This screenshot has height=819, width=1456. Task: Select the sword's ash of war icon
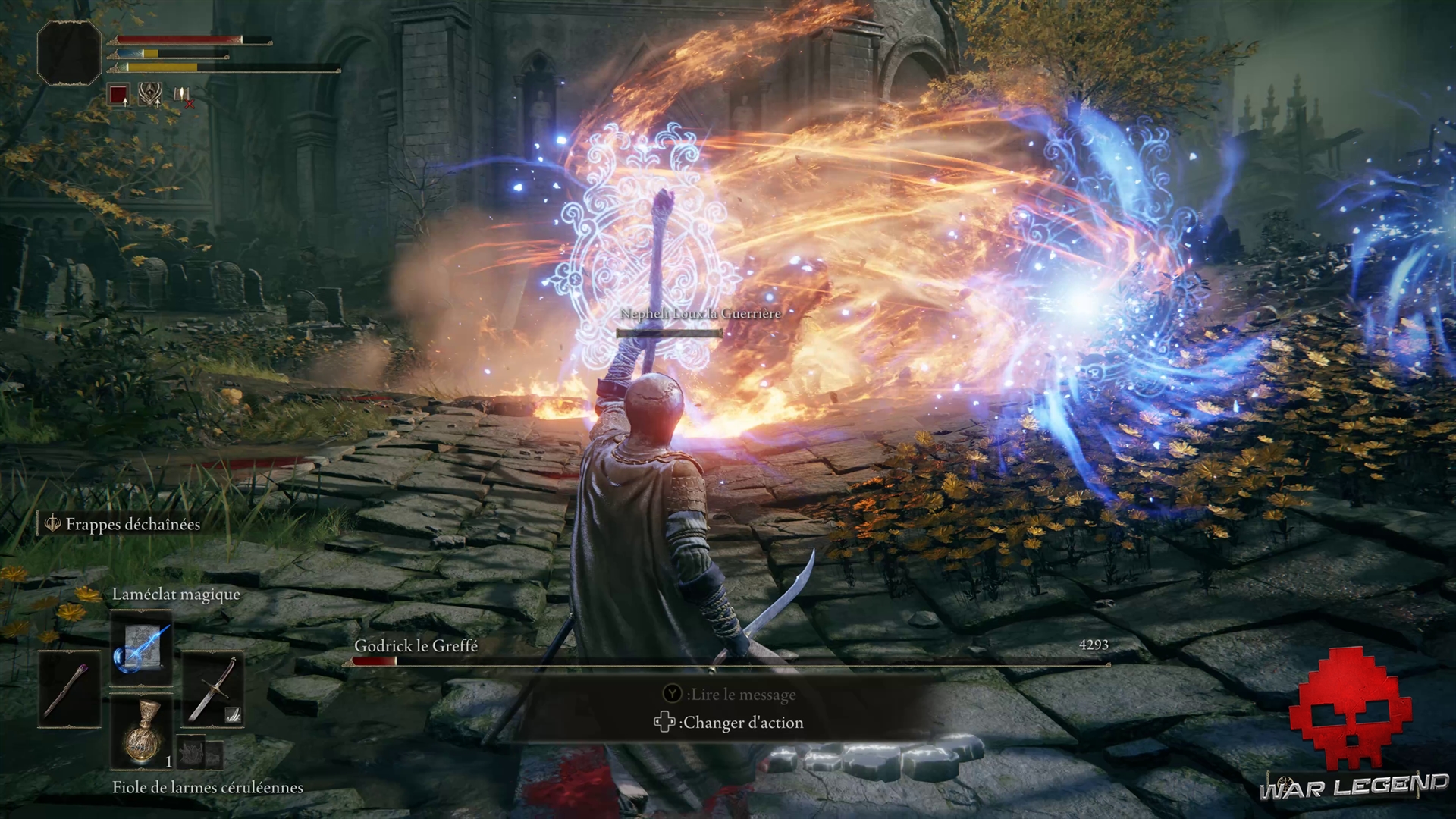coord(233,714)
